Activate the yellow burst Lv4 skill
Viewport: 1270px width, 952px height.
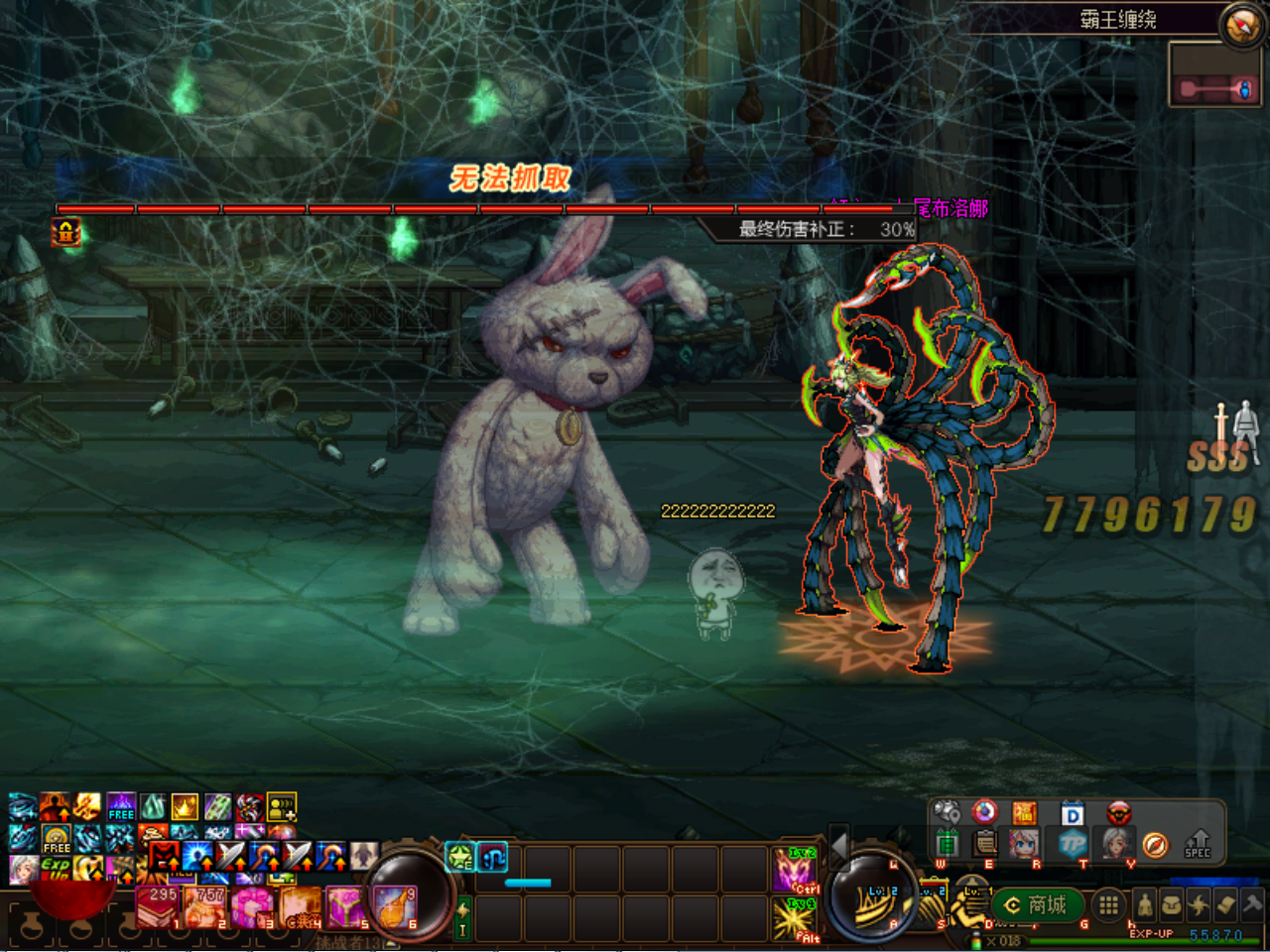click(795, 918)
